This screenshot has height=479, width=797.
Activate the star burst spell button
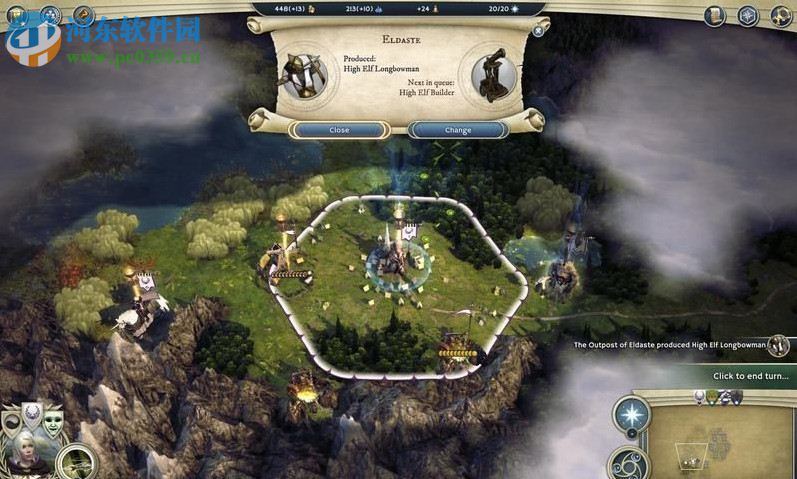632,415
